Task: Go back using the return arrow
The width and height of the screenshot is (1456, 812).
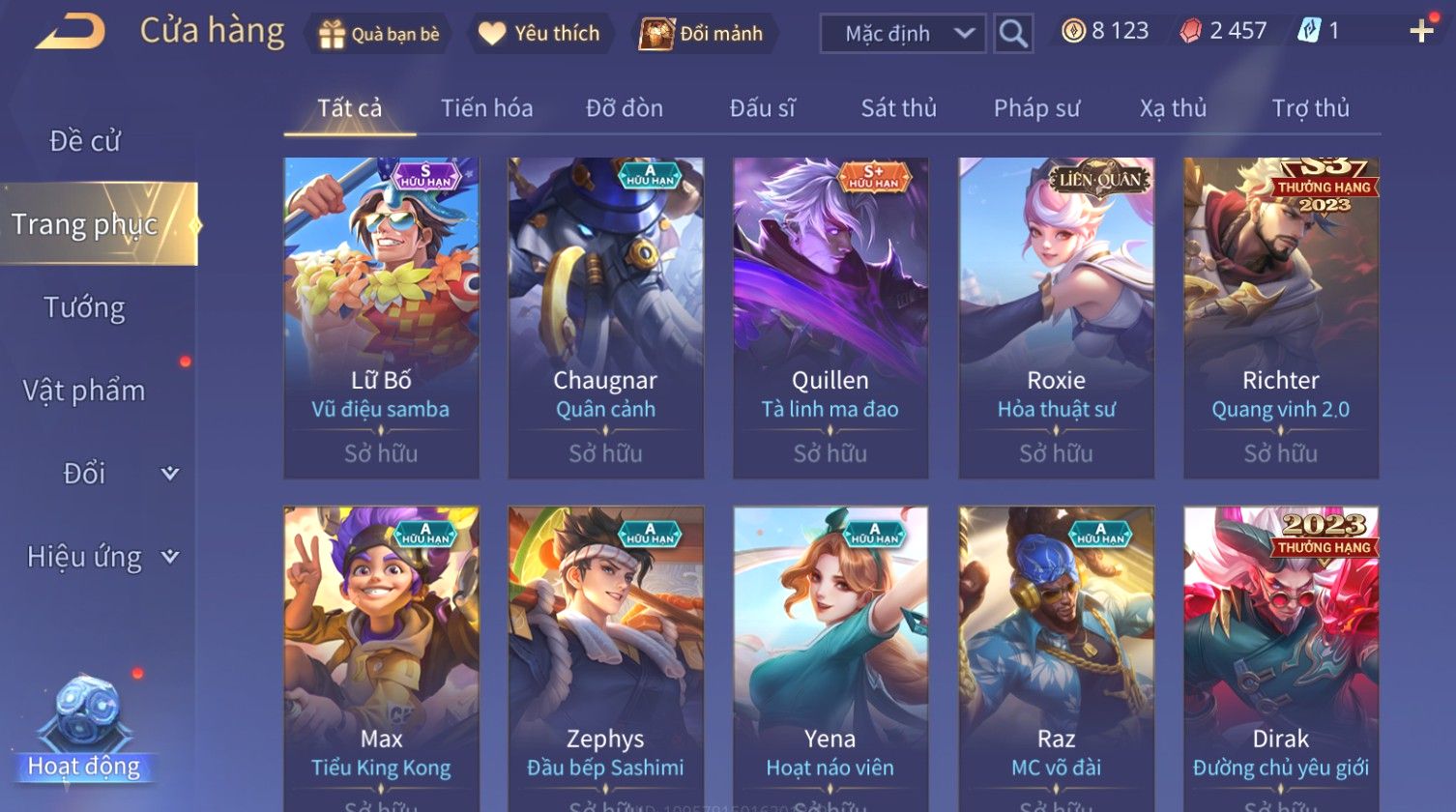Action: pyautogui.click(x=71, y=32)
